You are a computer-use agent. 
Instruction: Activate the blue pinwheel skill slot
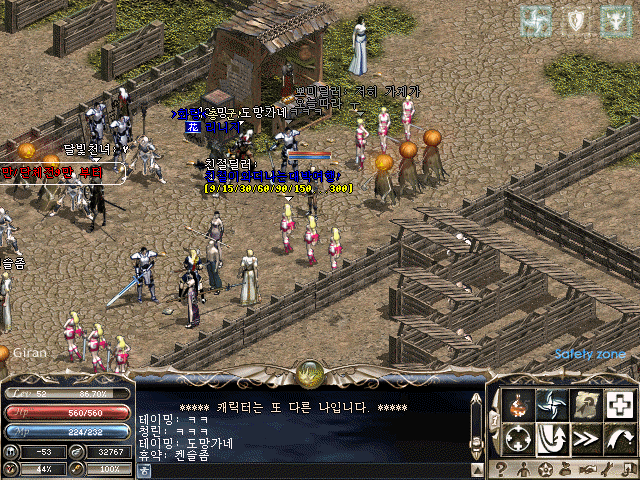pos(550,404)
